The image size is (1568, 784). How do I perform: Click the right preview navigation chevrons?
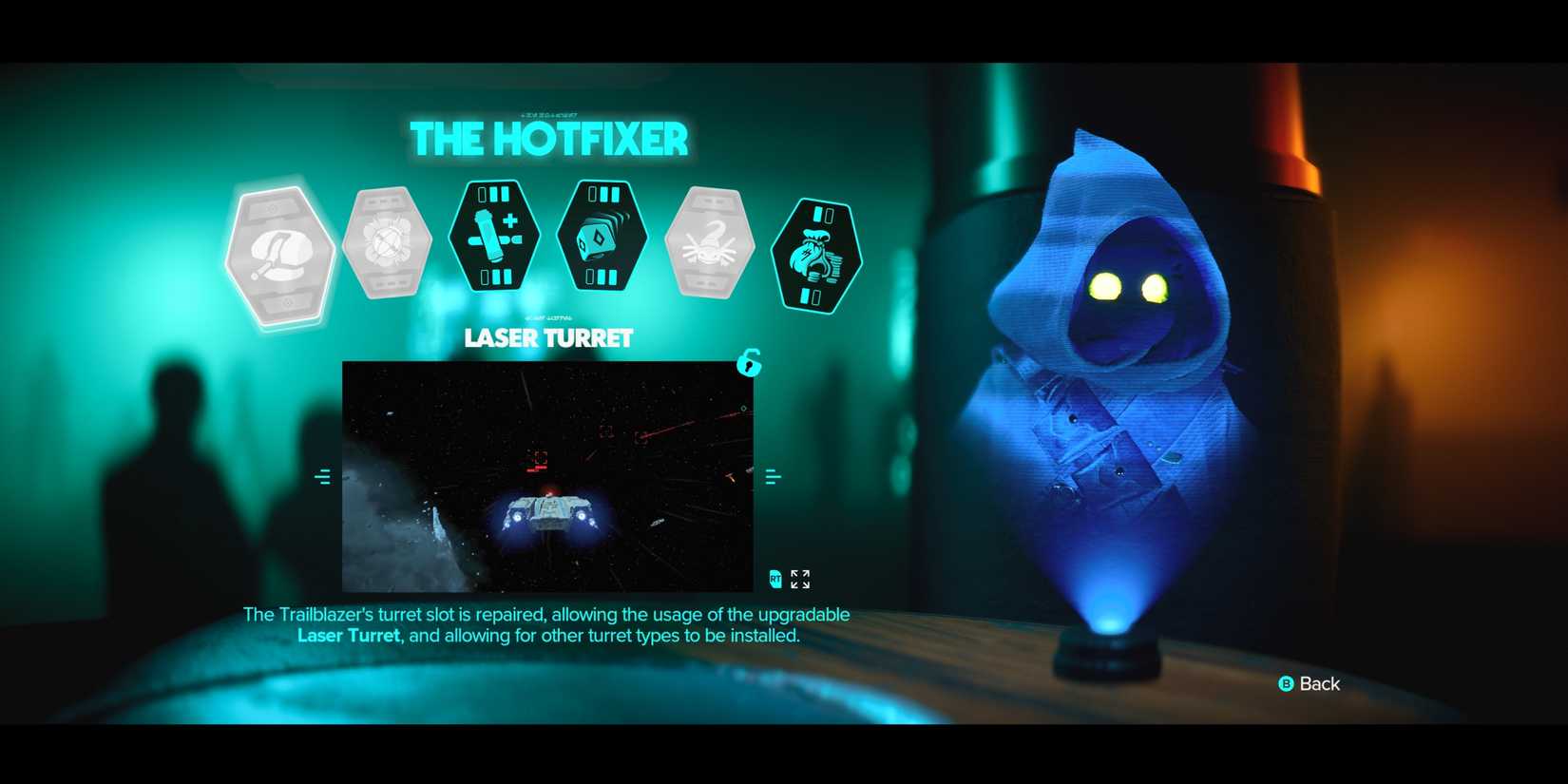773,475
